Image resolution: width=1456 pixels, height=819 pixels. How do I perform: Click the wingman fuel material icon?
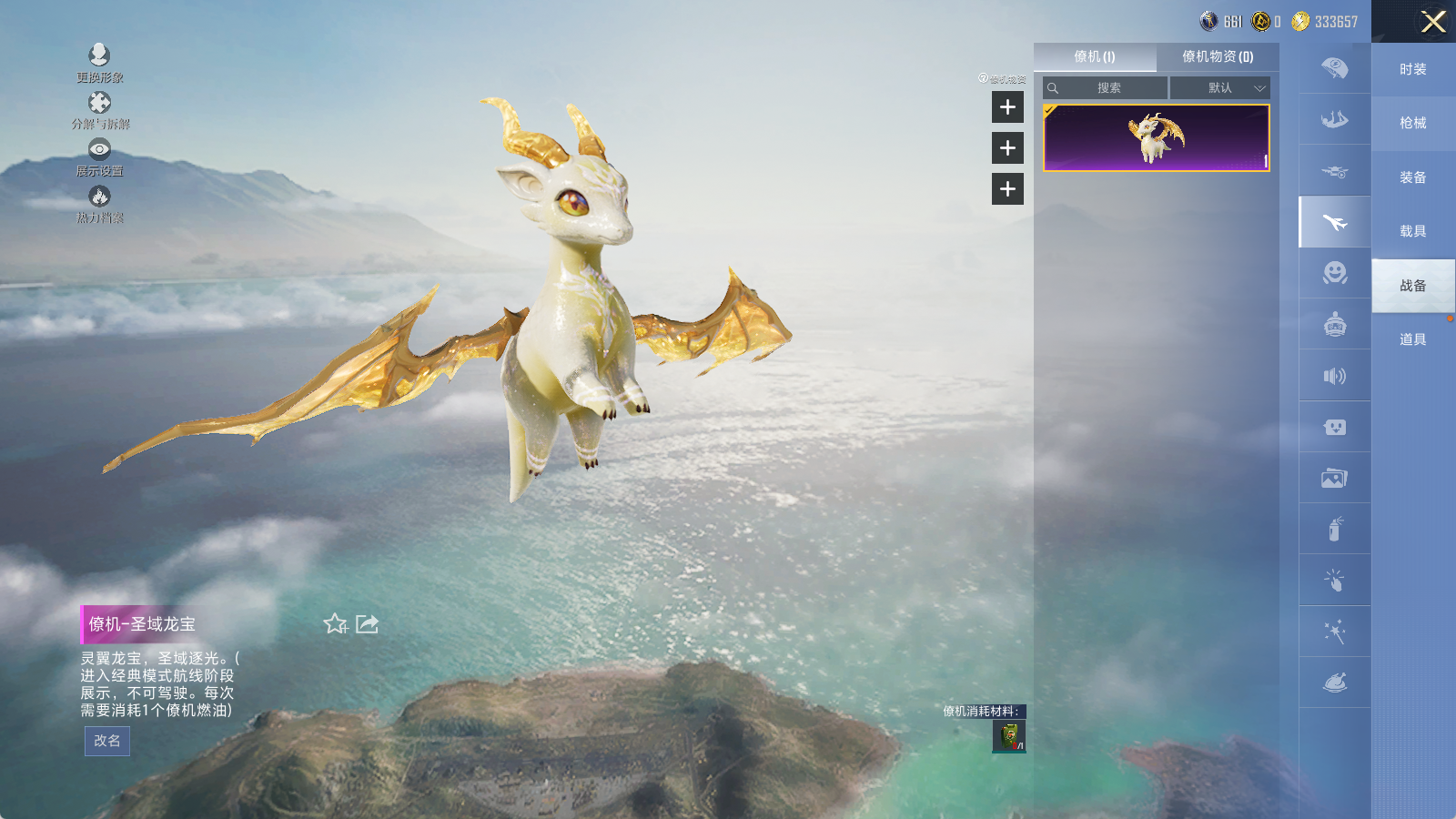1009,736
